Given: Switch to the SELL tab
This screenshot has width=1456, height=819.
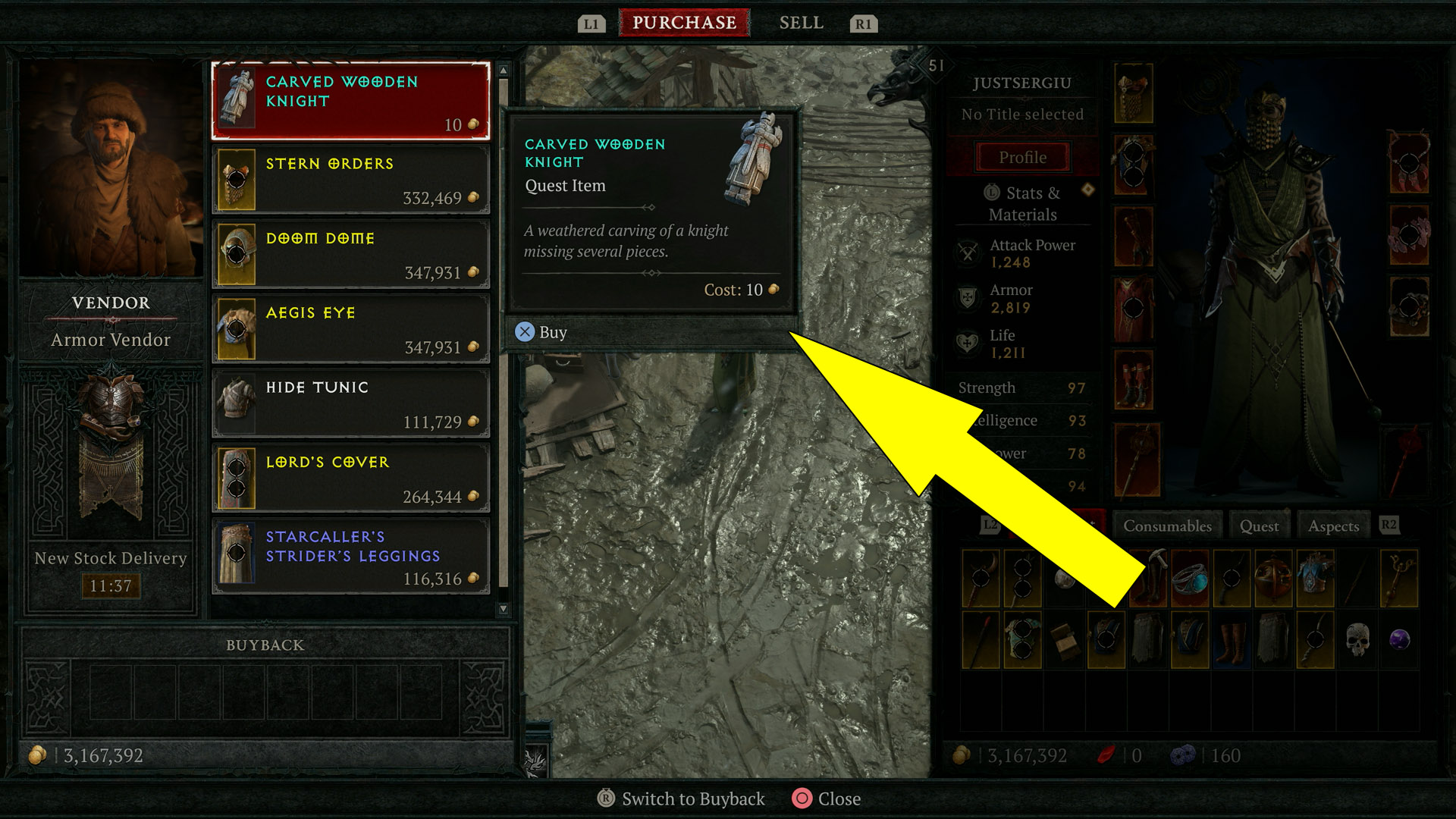Looking at the screenshot, I should (801, 22).
